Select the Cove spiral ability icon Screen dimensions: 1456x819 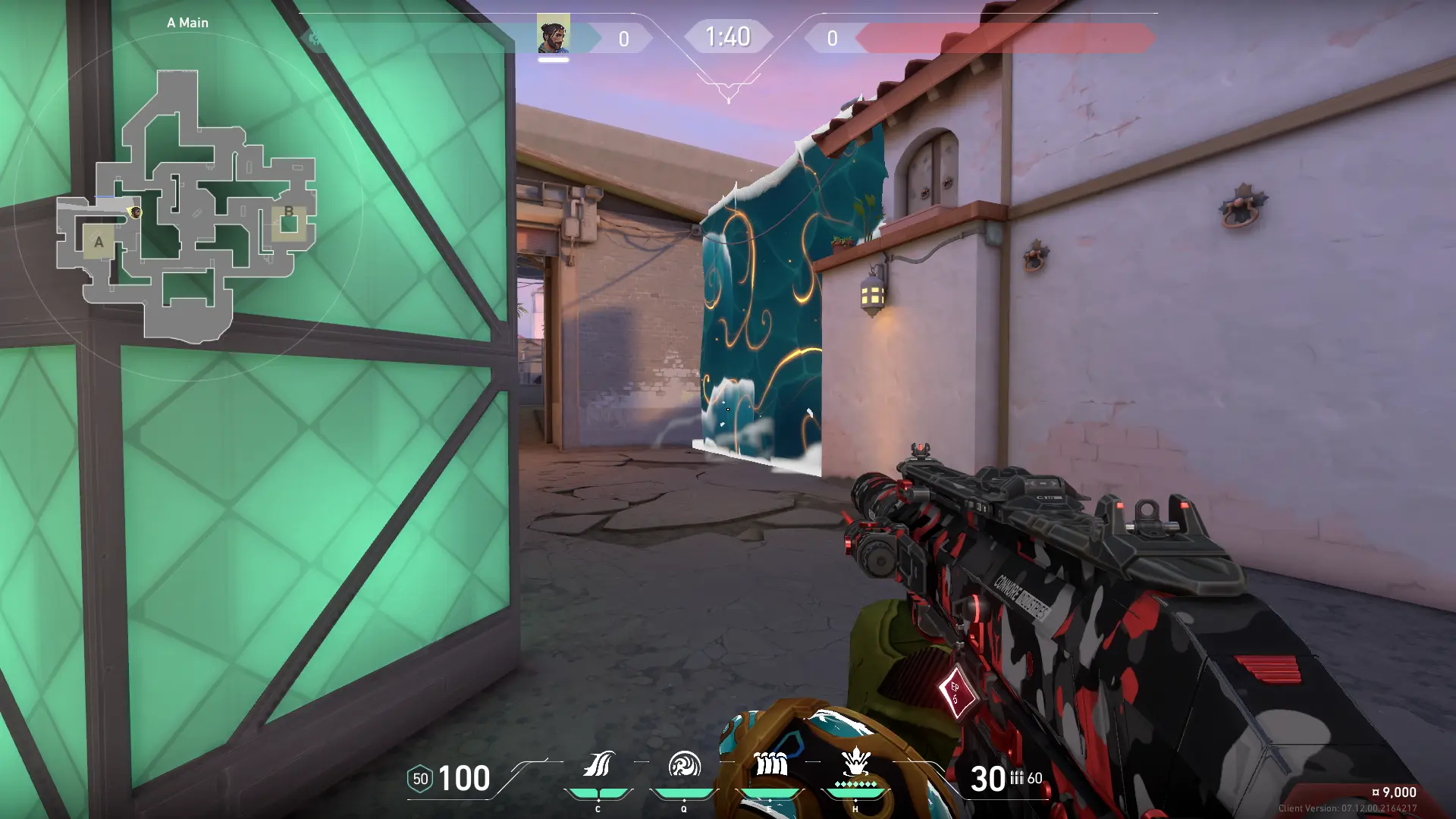coord(684,764)
